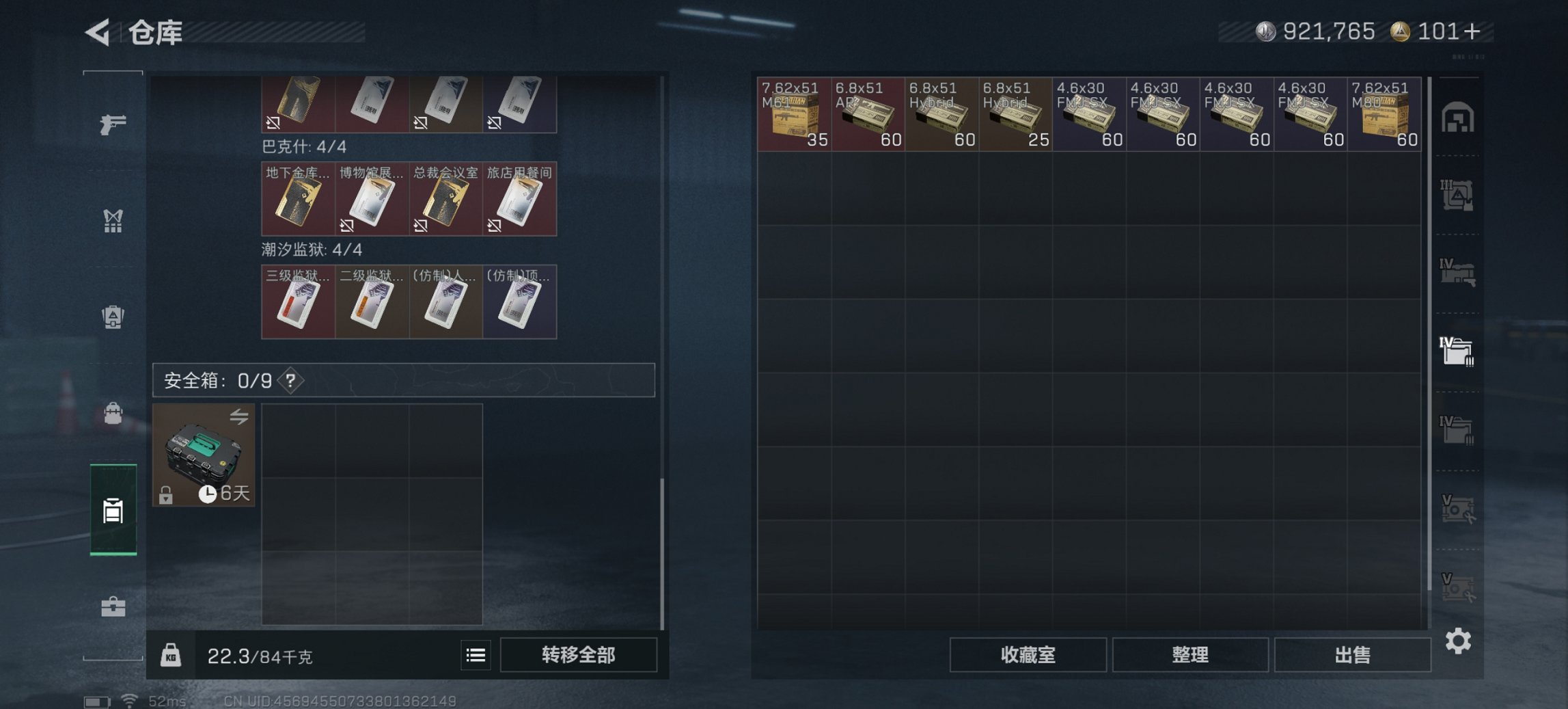Open the settings gear at bottom right

(x=1459, y=641)
